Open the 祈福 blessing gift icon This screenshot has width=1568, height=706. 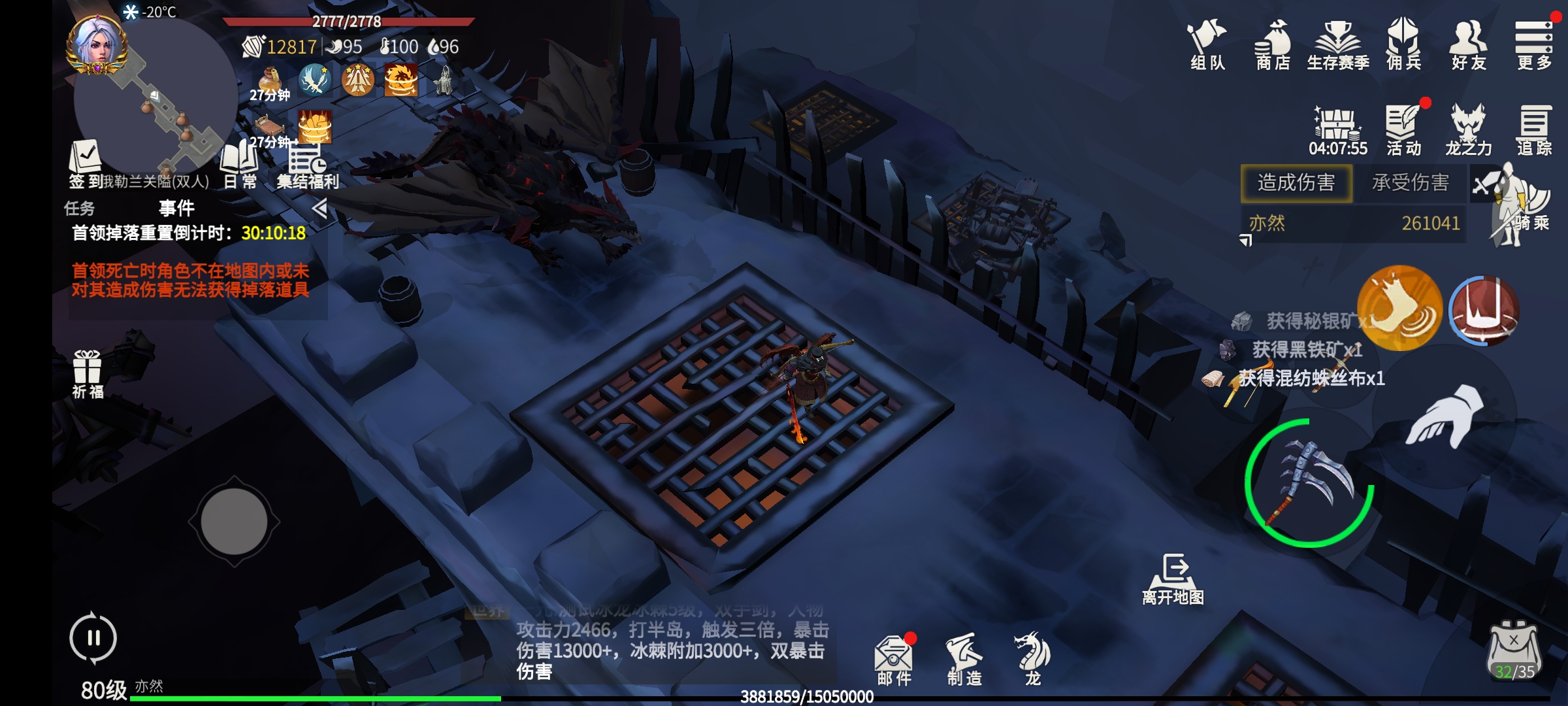[x=88, y=374]
